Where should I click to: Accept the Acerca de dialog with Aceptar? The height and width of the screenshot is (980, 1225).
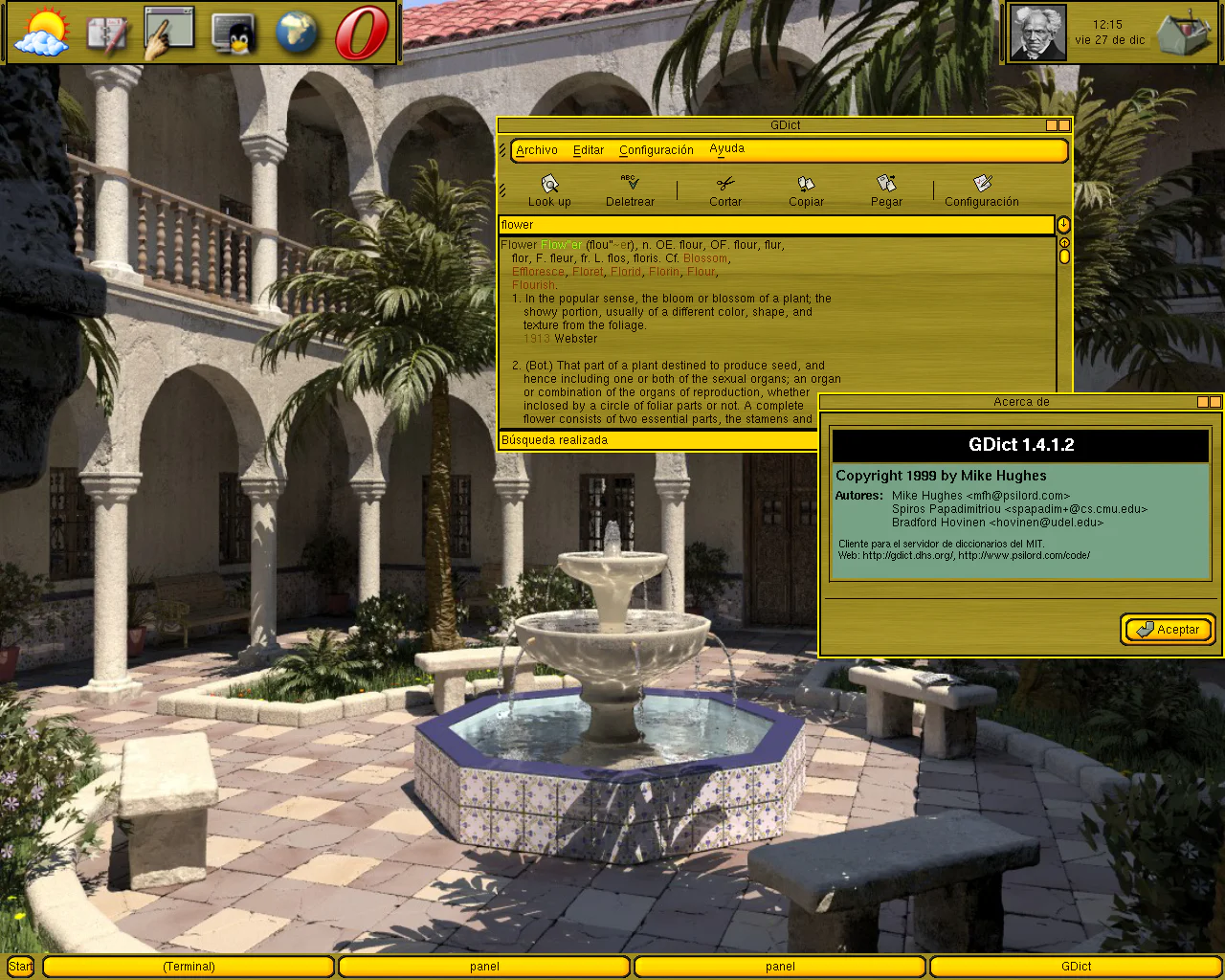click(x=1168, y=629)
